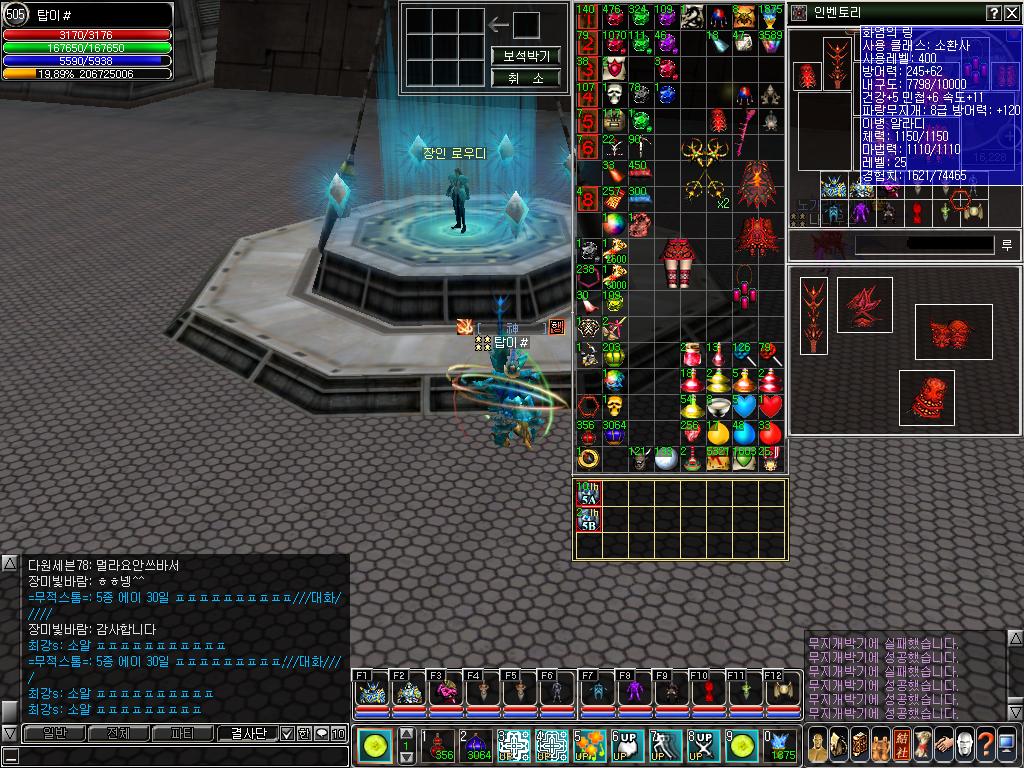This screenshot has height=768, width=1024.
Task: Select the 파티 party chat tab
Action: (x=183, y=733)
